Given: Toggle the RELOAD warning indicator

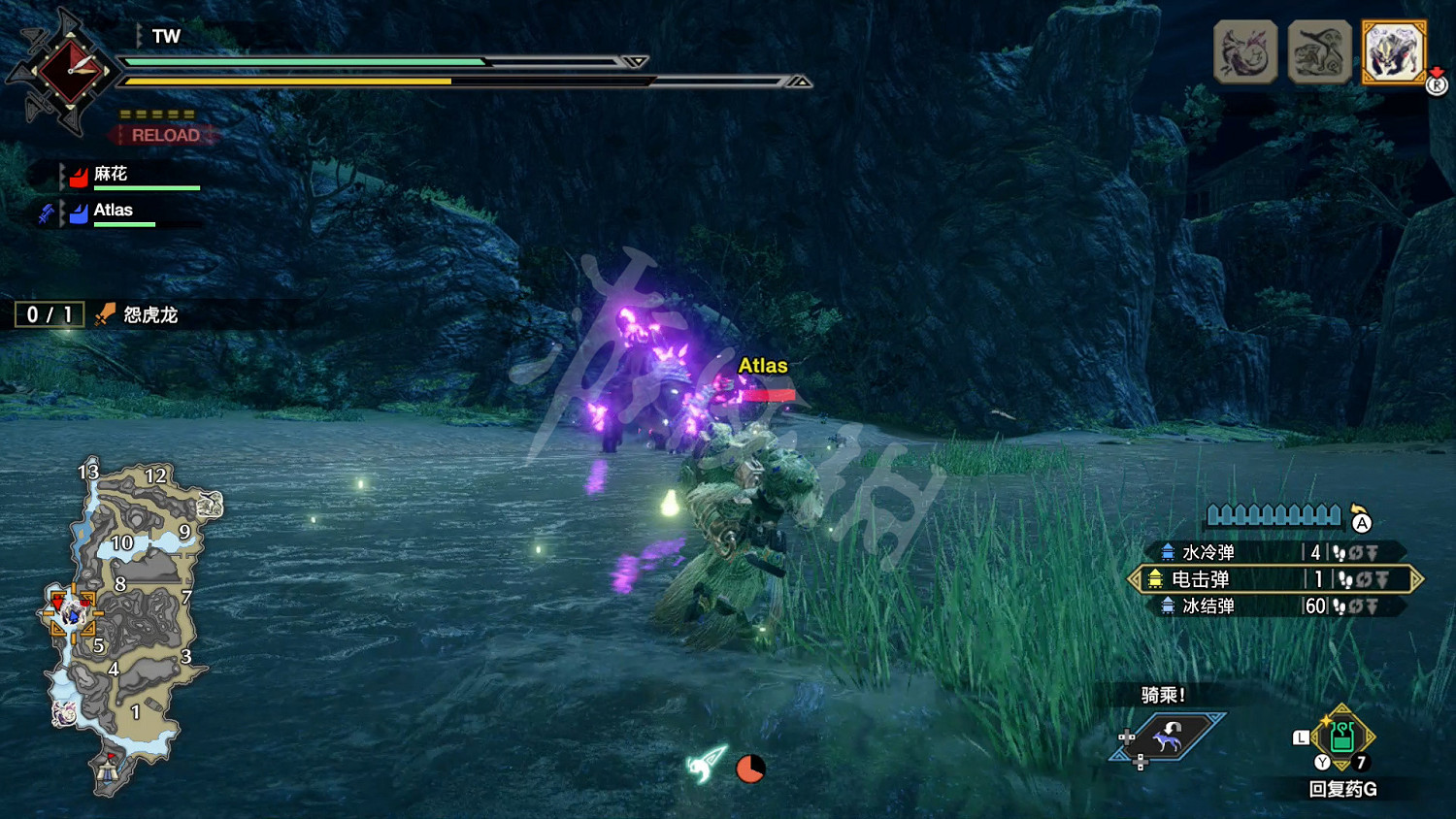Looking at the screenshot, I should [165, 135].
